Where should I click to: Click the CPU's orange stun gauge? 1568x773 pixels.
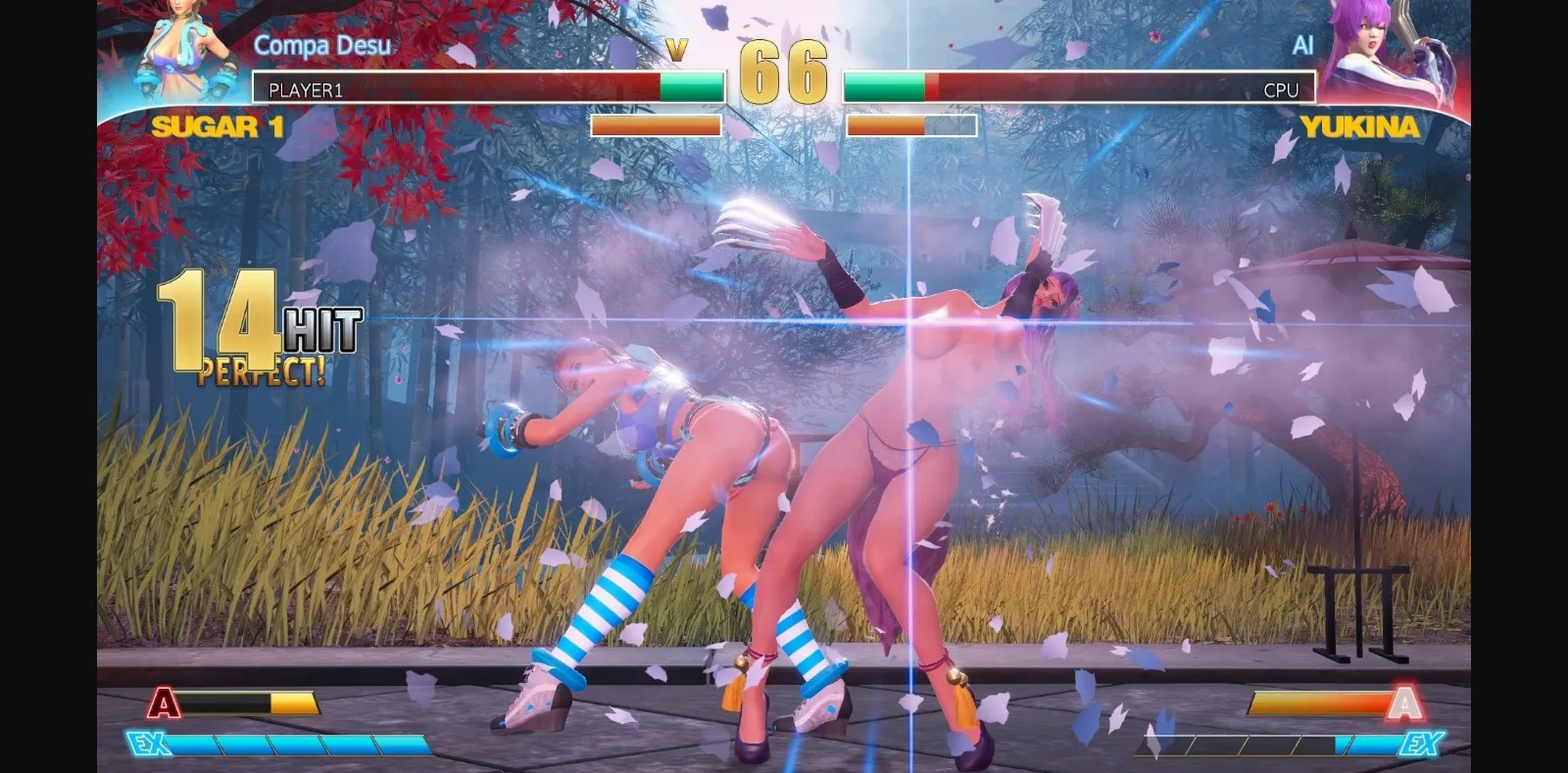pyautogui.click(x=887, y=125)
